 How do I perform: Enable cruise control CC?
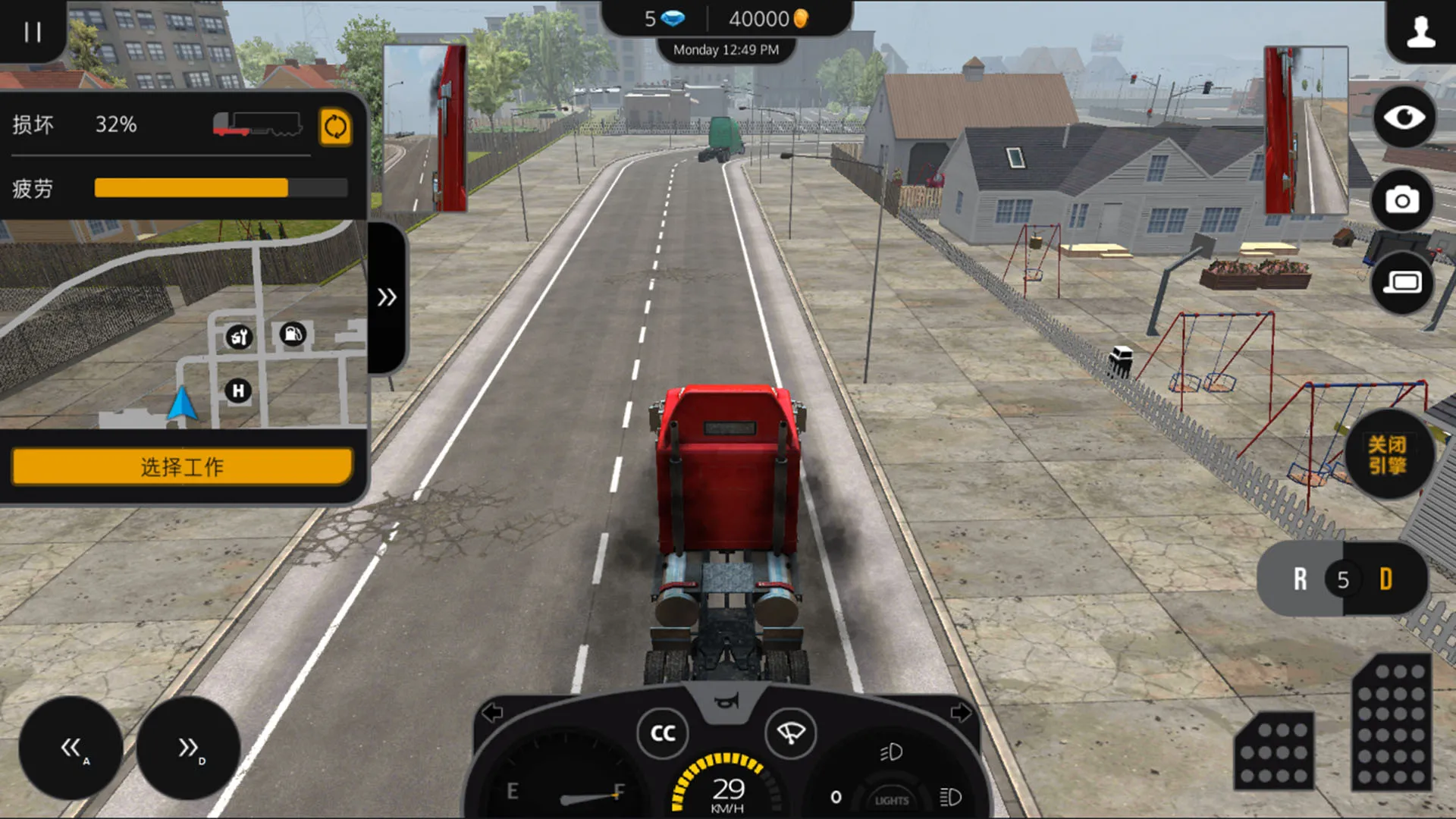pyautogui.click(x=663, y=733)
